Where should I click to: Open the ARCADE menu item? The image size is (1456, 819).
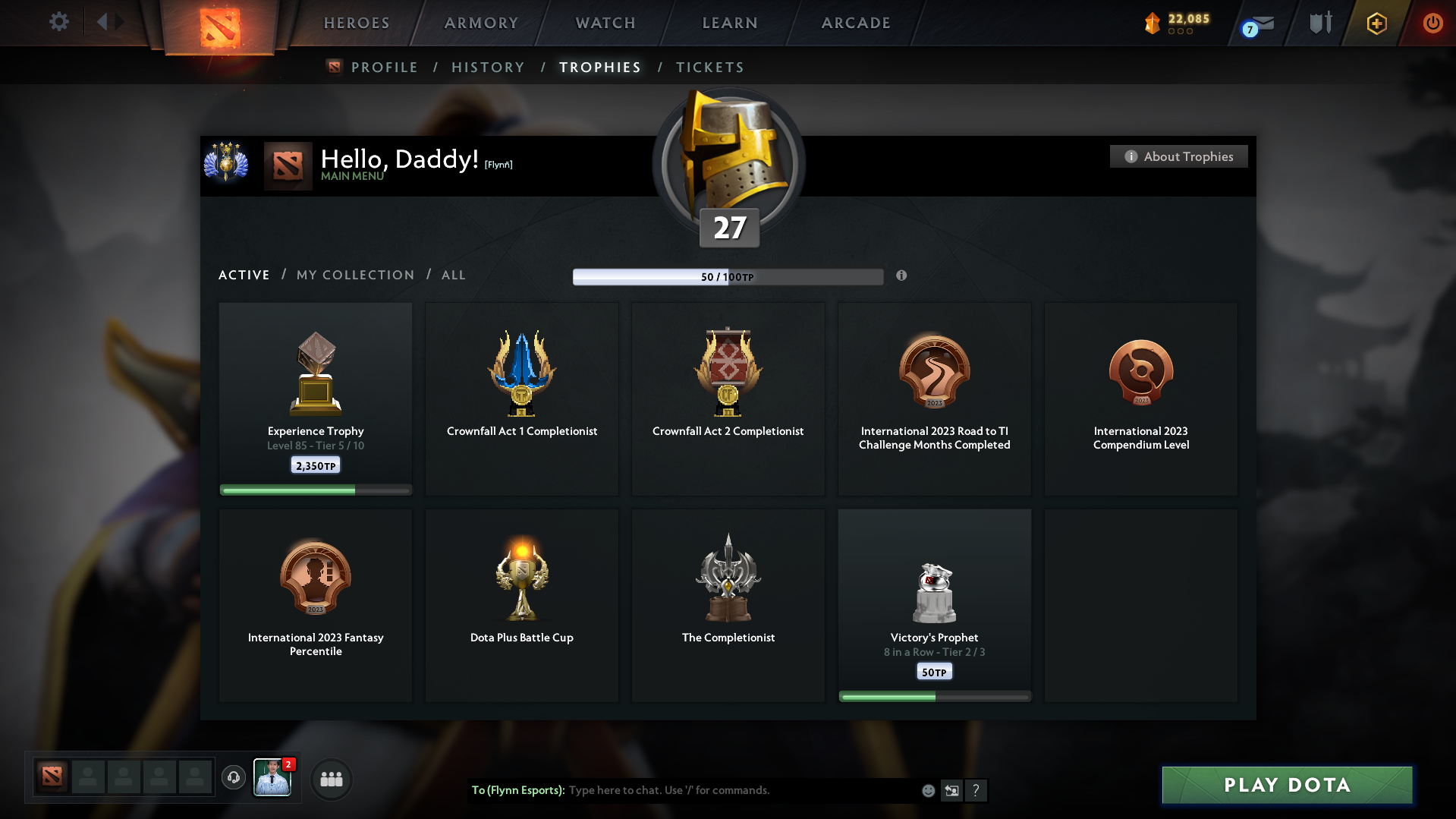pos(855,23)
